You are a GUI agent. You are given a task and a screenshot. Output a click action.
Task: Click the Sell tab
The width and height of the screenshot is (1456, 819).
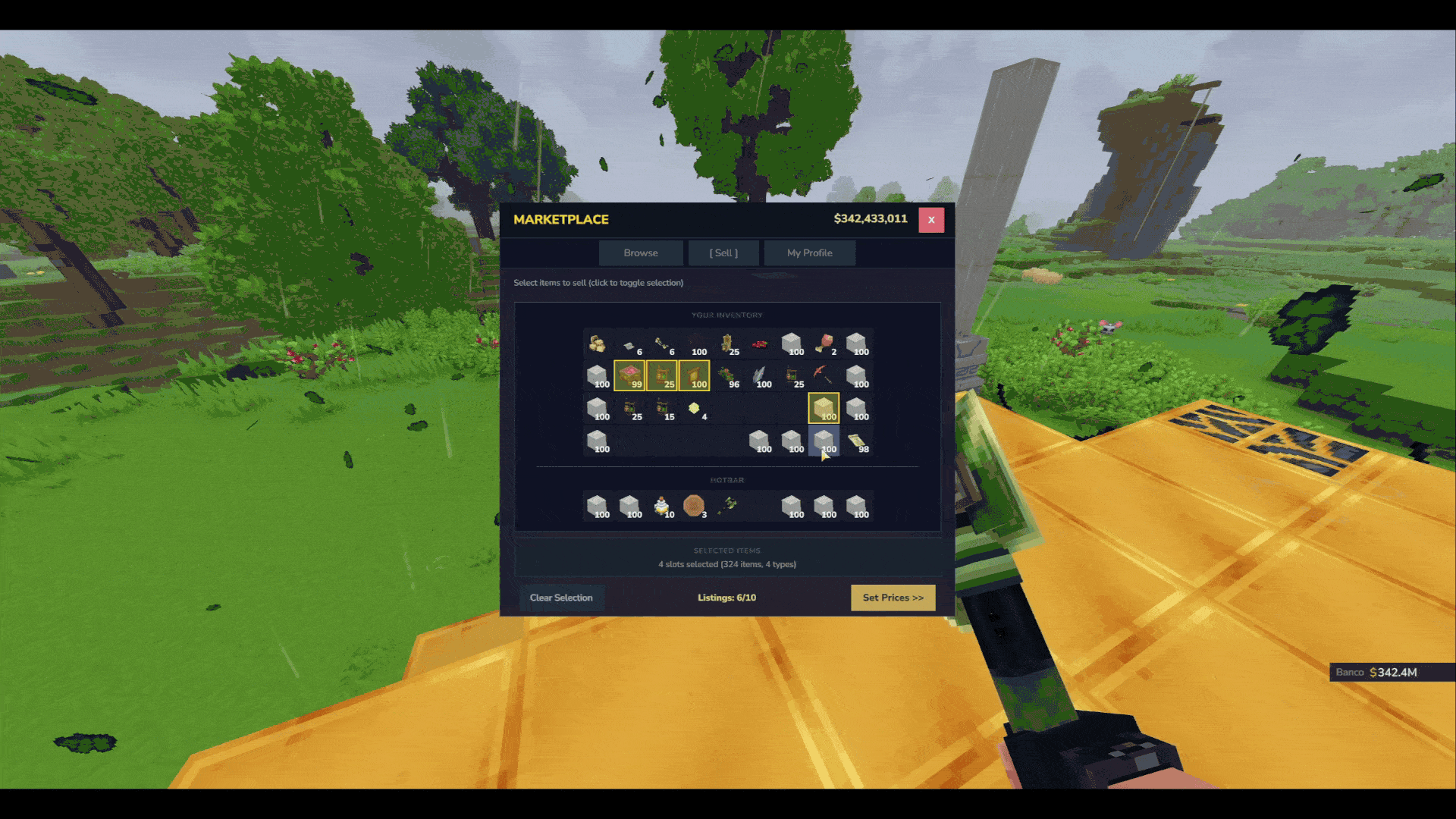click(x=723, y=253)
